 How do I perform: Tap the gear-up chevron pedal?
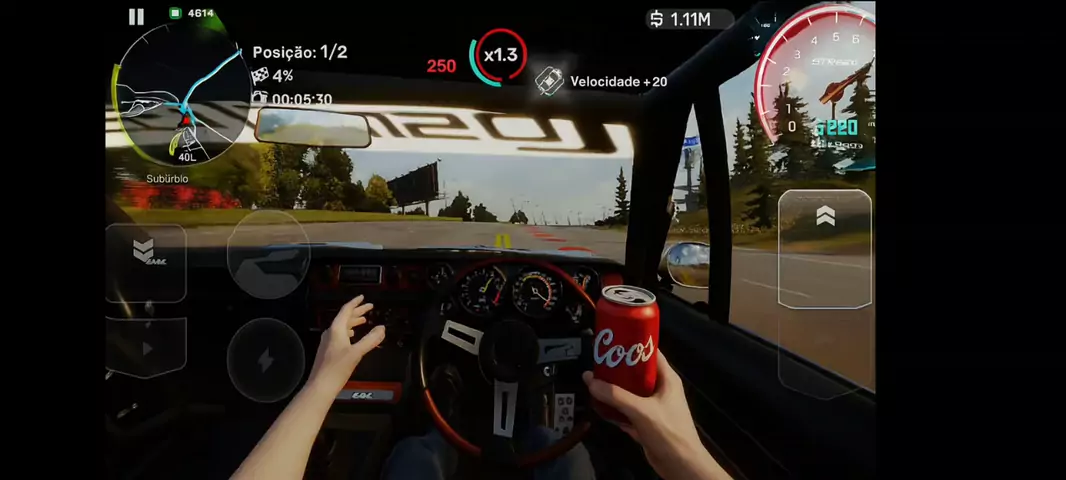[x=825, y=248]
